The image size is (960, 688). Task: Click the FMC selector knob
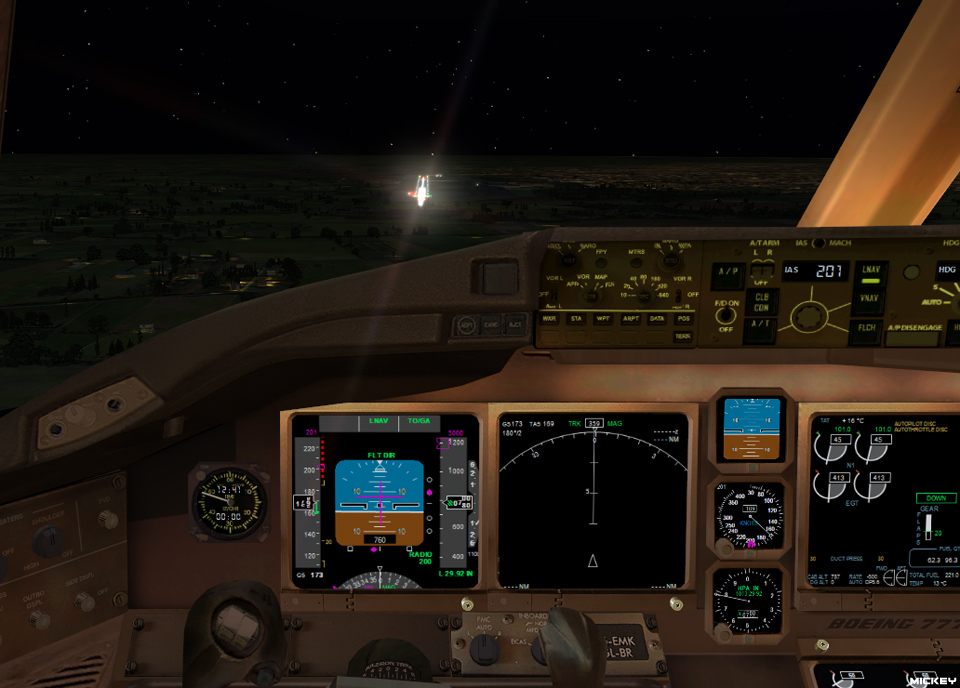[484, 650]
